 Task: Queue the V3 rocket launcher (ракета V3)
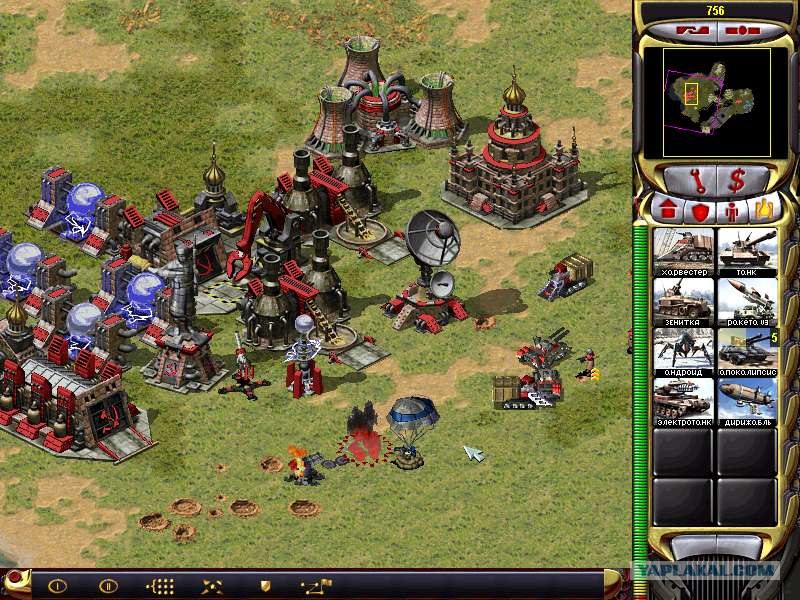[746, 300]
